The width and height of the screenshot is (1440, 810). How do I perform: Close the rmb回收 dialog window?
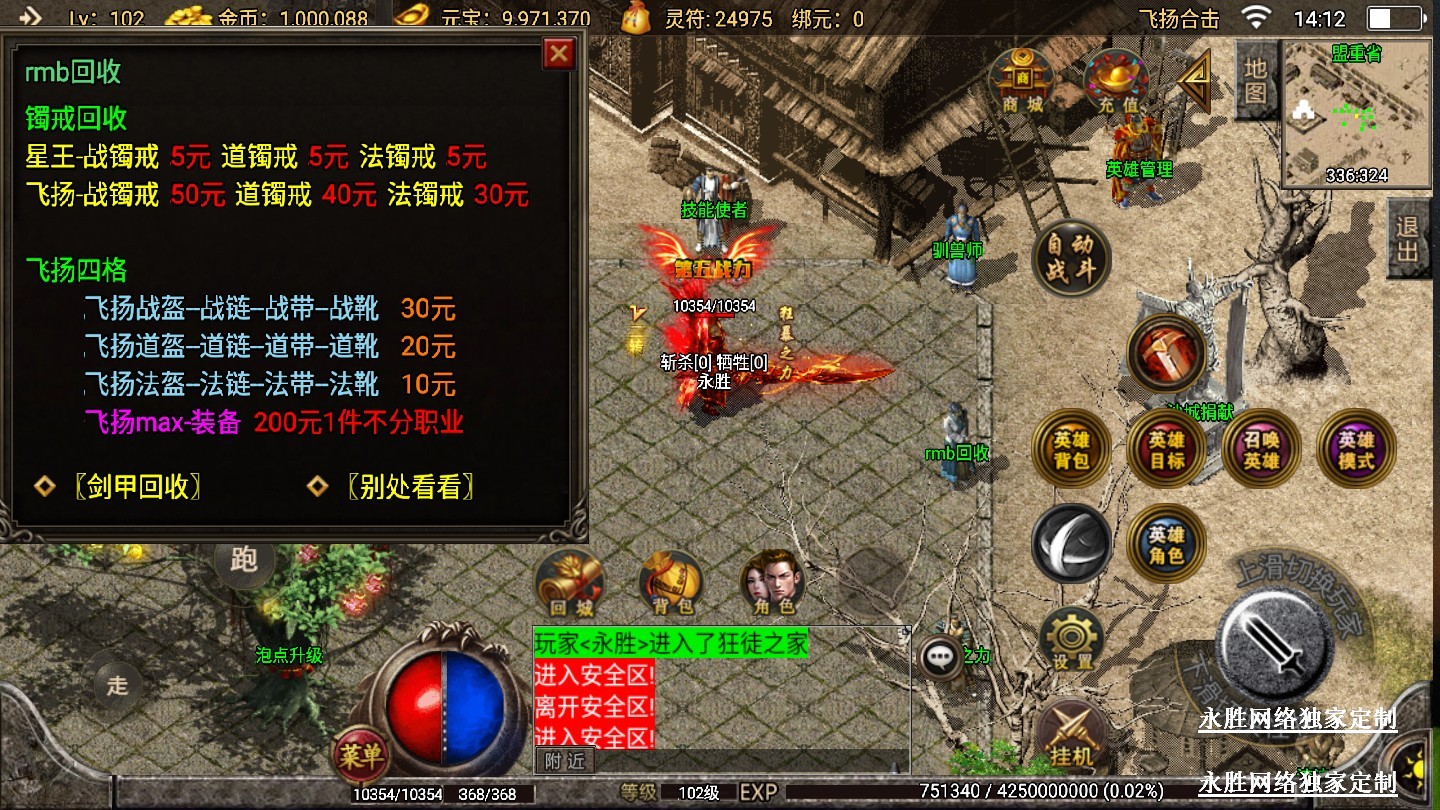pyautogui.click(x=558, y=53)
